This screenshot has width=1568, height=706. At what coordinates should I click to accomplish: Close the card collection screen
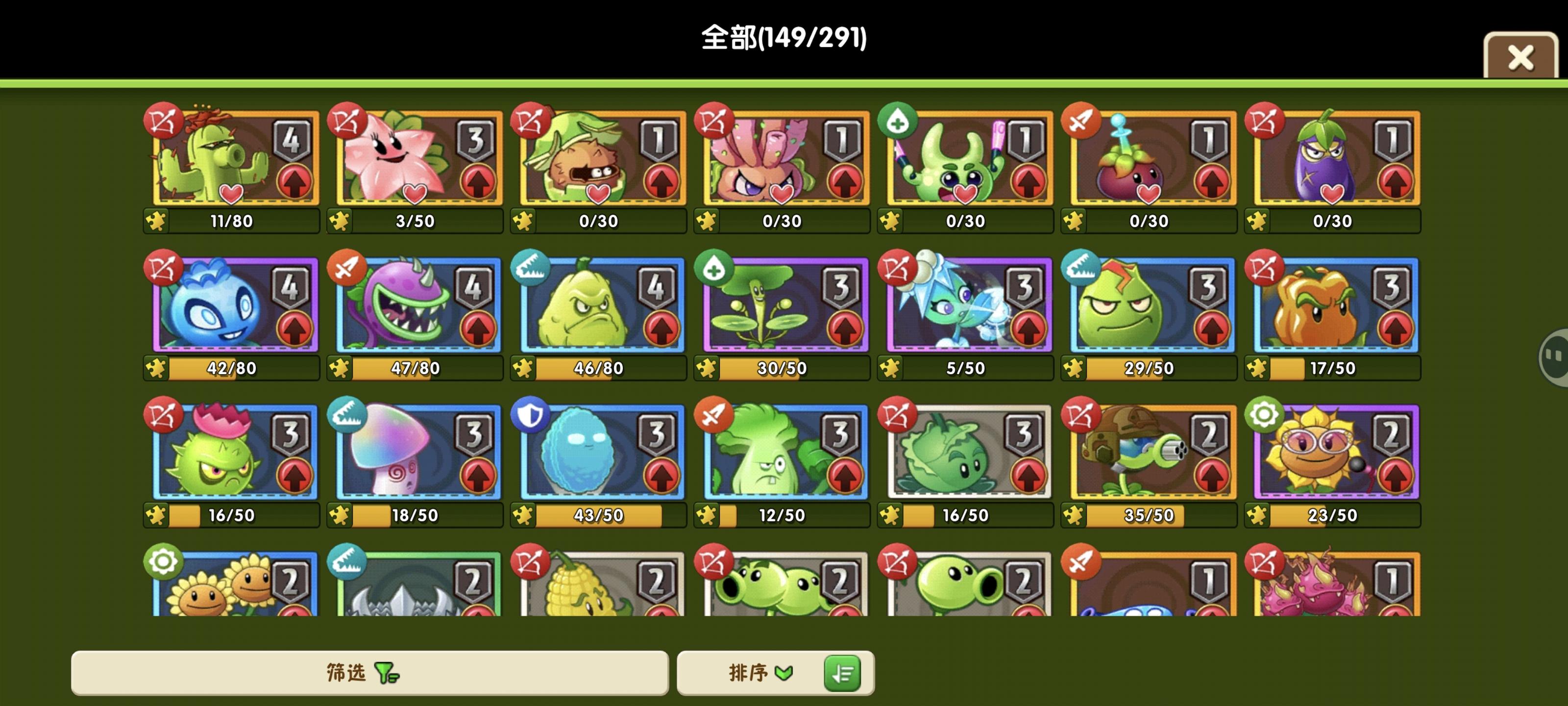tap(1521, 57)
